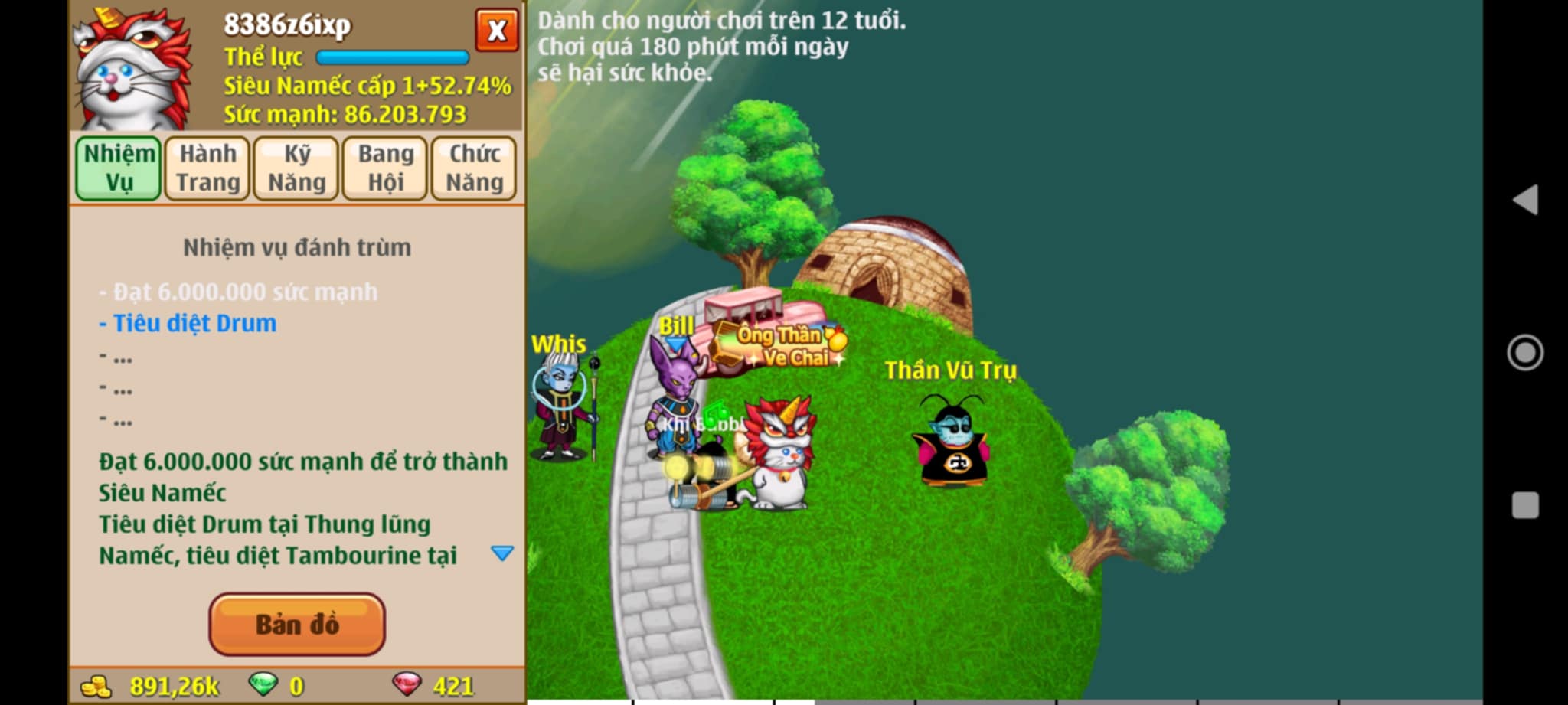Select the Tiêu diệt Drum objective
Screen dimensions: 1568x705
[194, 324]
